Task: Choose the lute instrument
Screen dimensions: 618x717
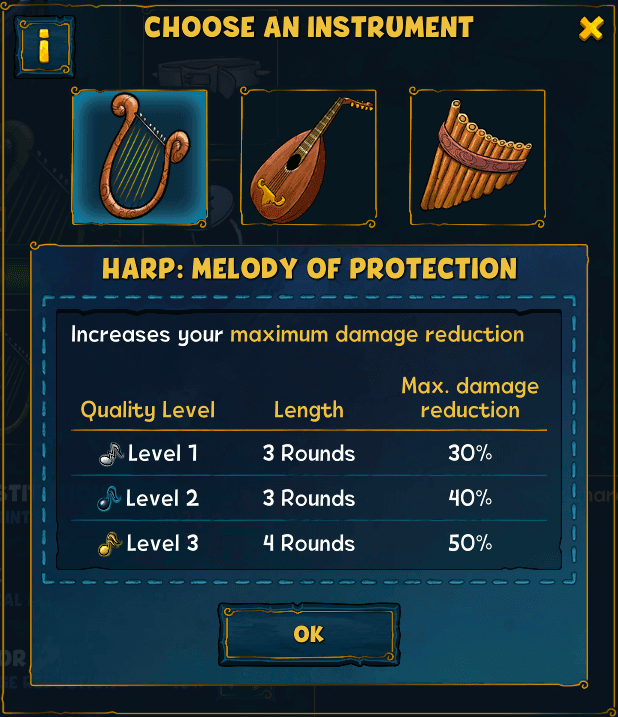Action: tap(308, 156)
